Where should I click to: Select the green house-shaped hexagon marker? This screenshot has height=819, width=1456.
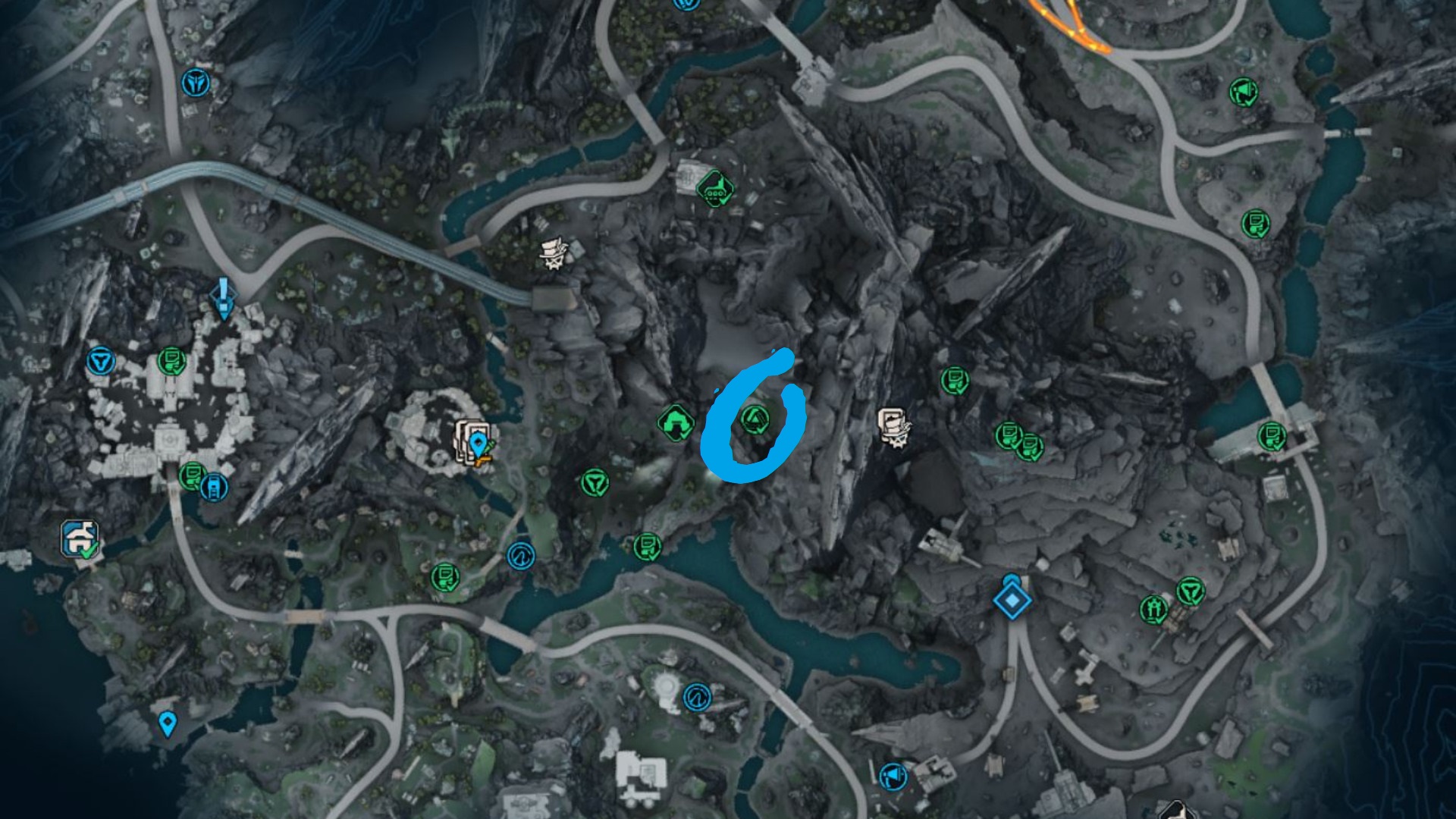point(675,423)
